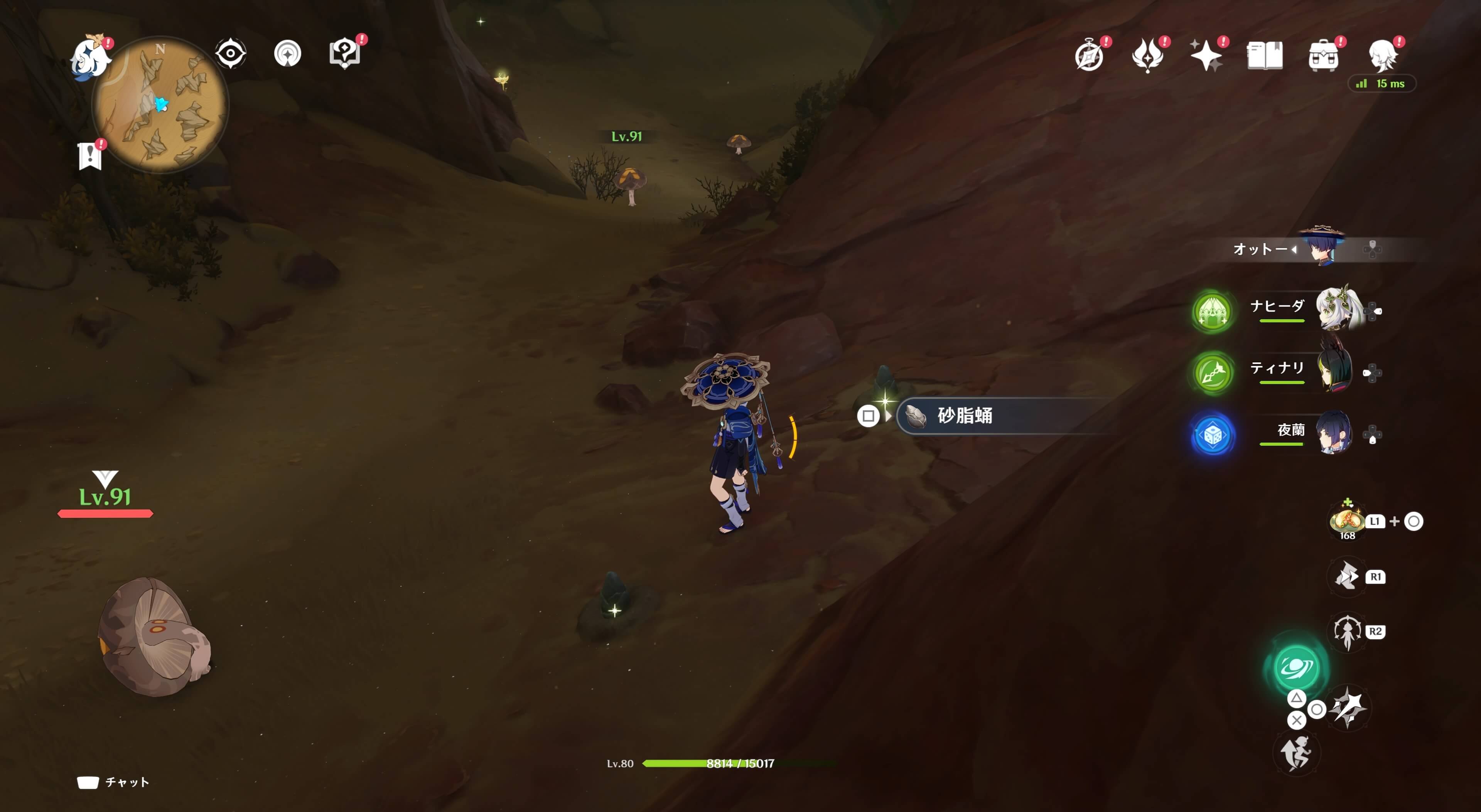The image size is (1481, 812).
Task: Toggle the party setup beacon icon
Action: [287, 53]
